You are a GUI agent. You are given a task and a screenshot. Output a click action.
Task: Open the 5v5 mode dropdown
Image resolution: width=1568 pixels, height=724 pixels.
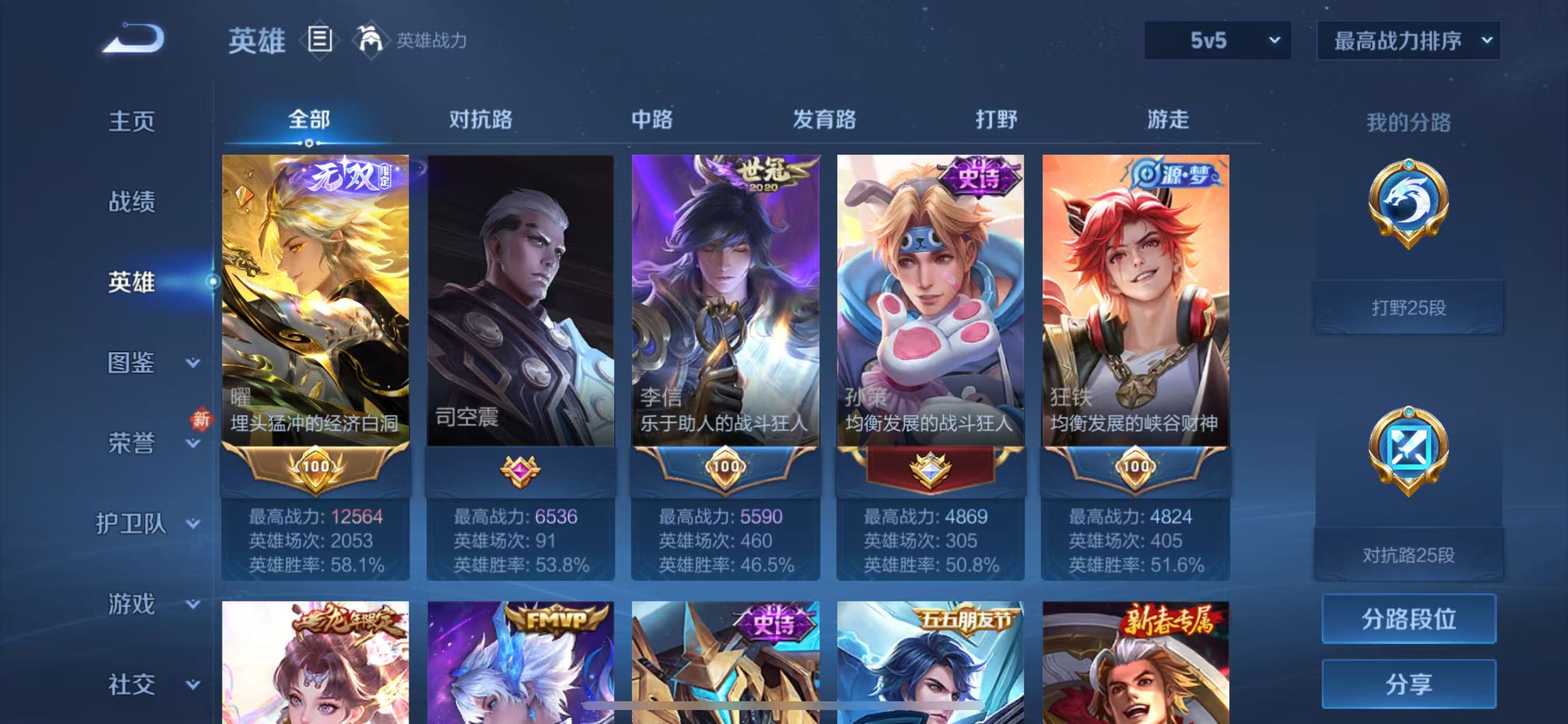(1217, 41)
